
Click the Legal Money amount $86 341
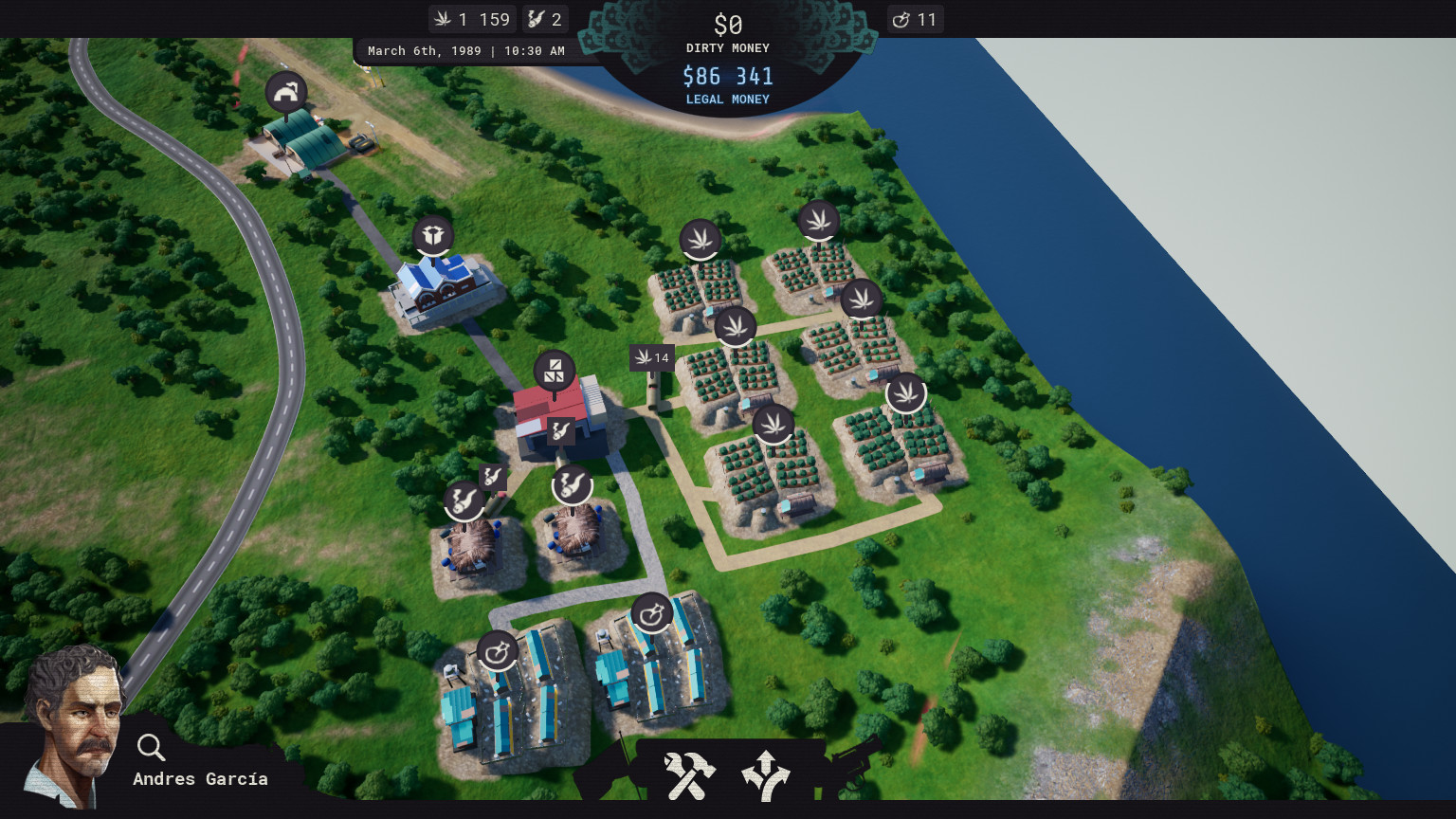[727, 76]
